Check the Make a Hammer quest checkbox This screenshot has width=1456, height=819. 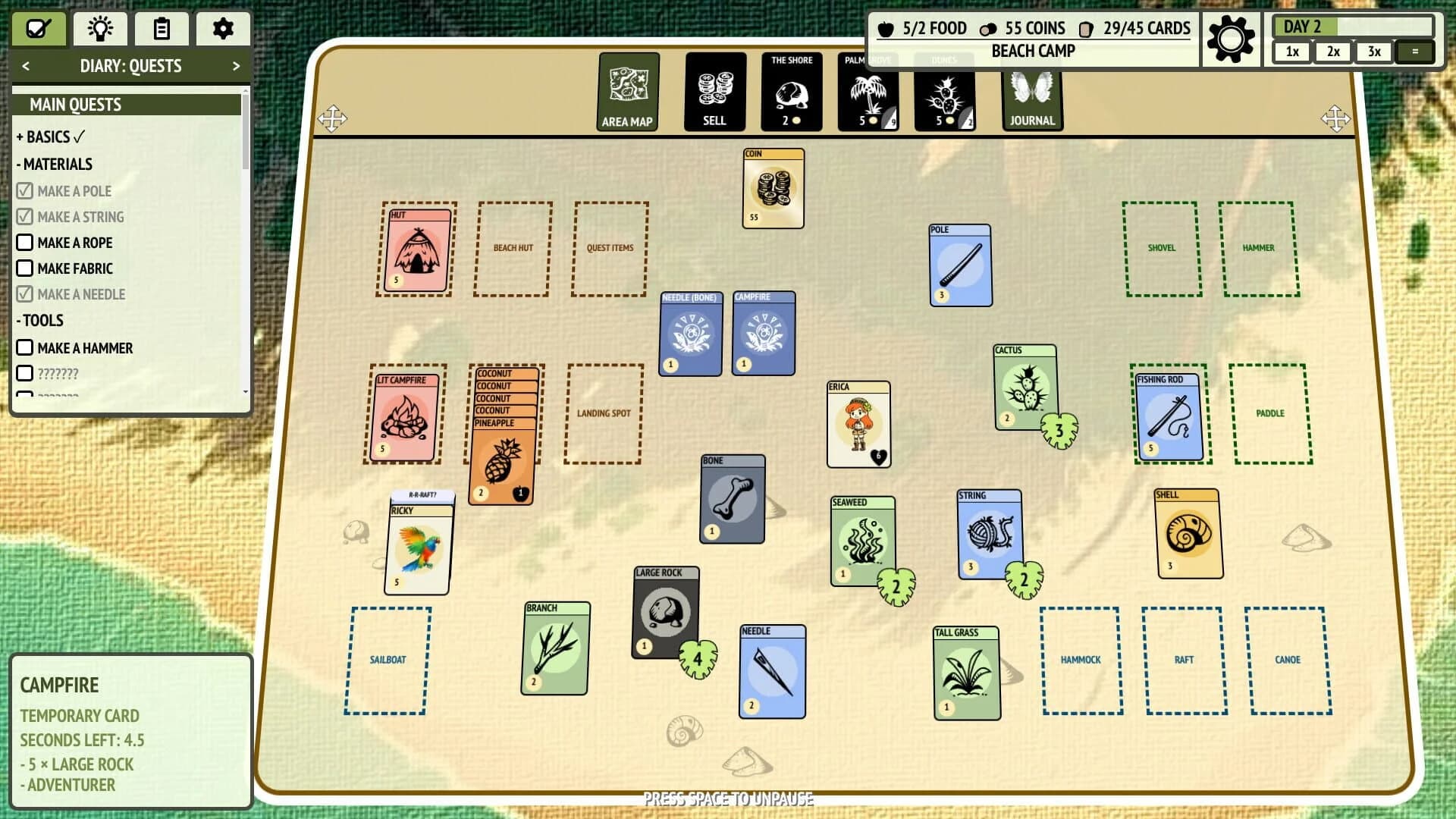tap(26, 348)
